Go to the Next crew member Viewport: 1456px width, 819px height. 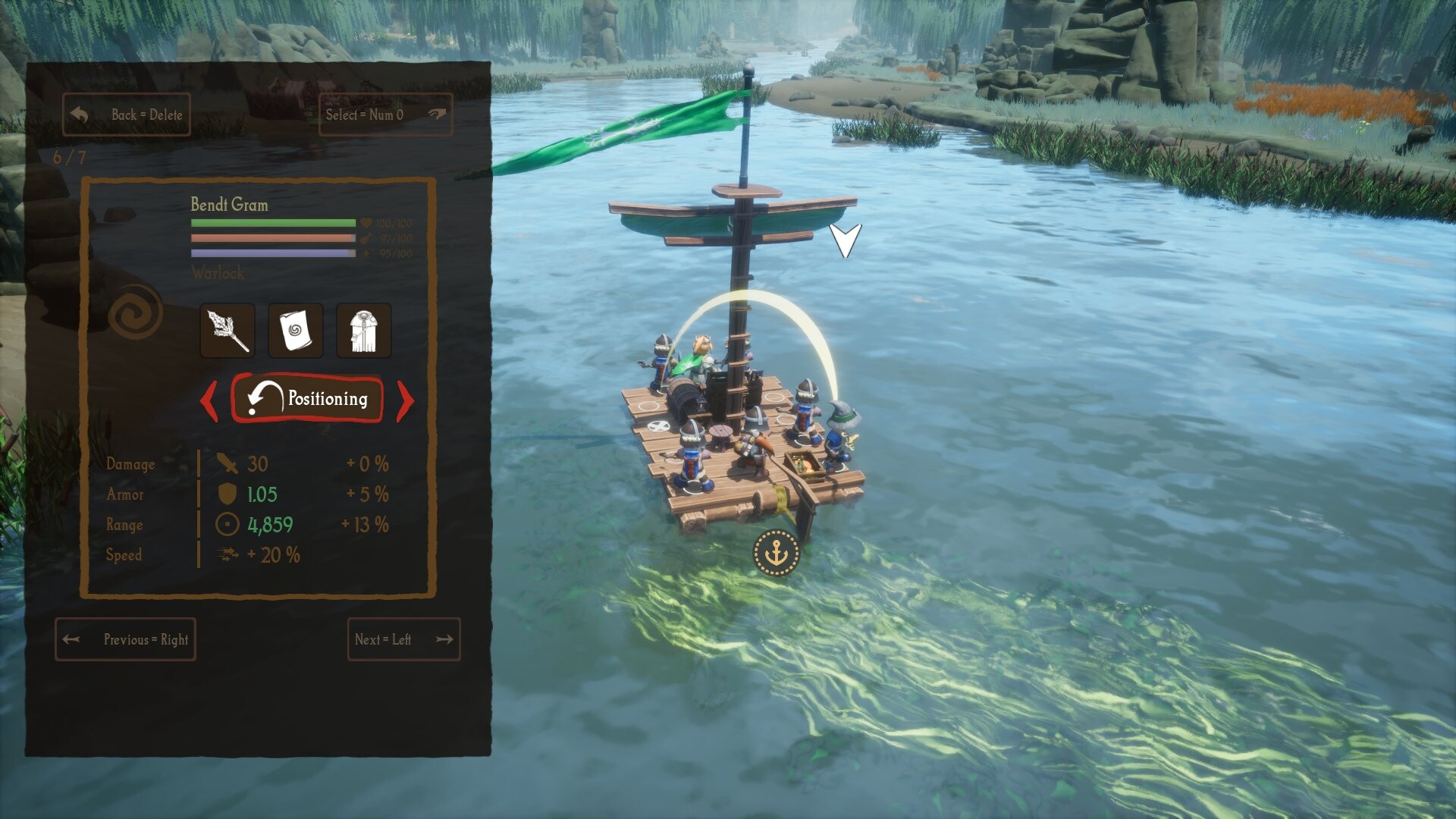click(403, 639)
